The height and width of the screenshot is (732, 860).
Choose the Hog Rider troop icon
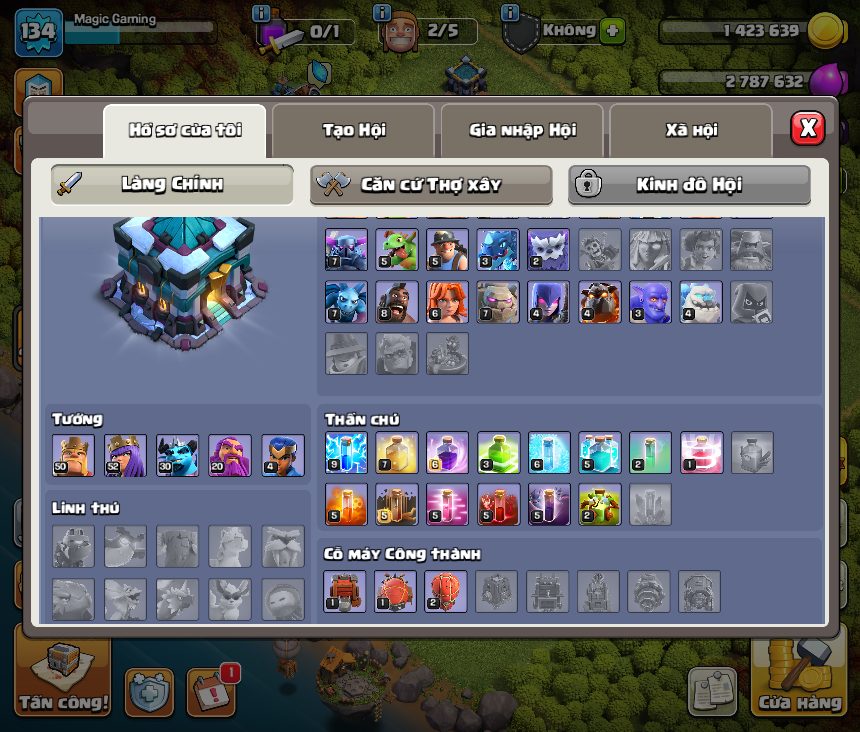tap(397, 302)
